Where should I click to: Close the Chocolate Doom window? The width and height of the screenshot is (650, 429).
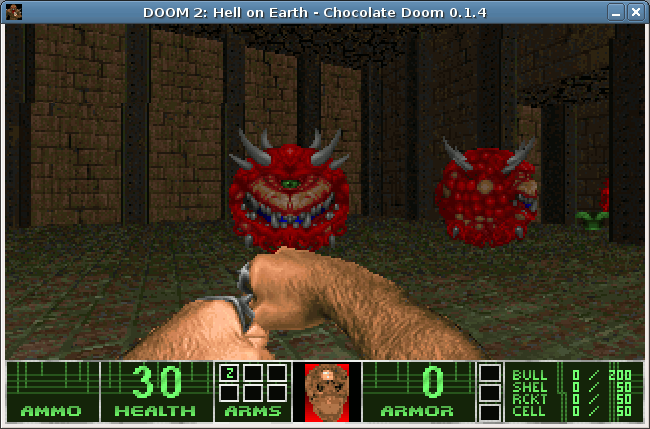(636, 12)
